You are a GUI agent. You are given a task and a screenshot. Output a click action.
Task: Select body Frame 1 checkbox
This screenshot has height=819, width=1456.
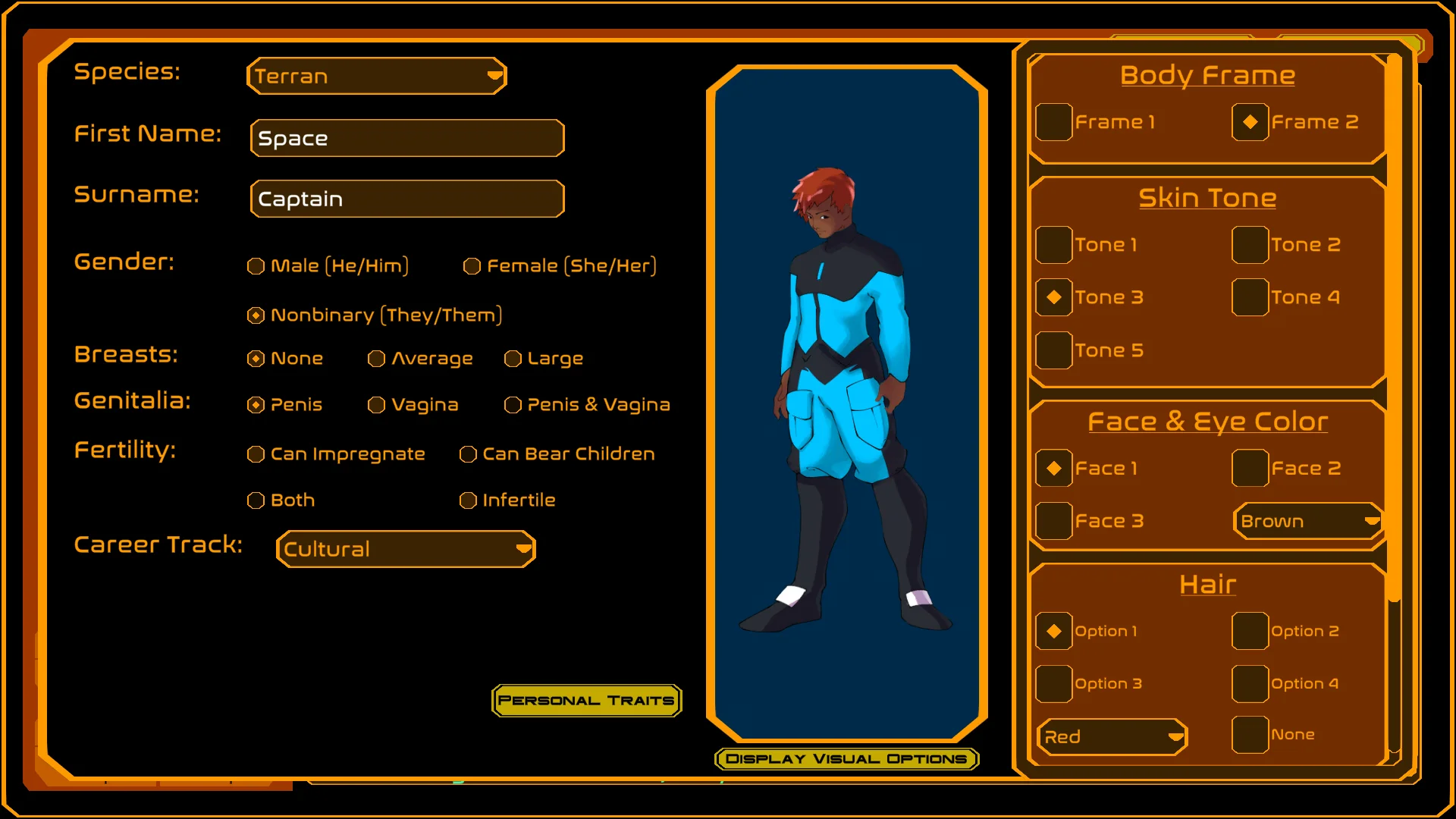(x=1054, y=122)
